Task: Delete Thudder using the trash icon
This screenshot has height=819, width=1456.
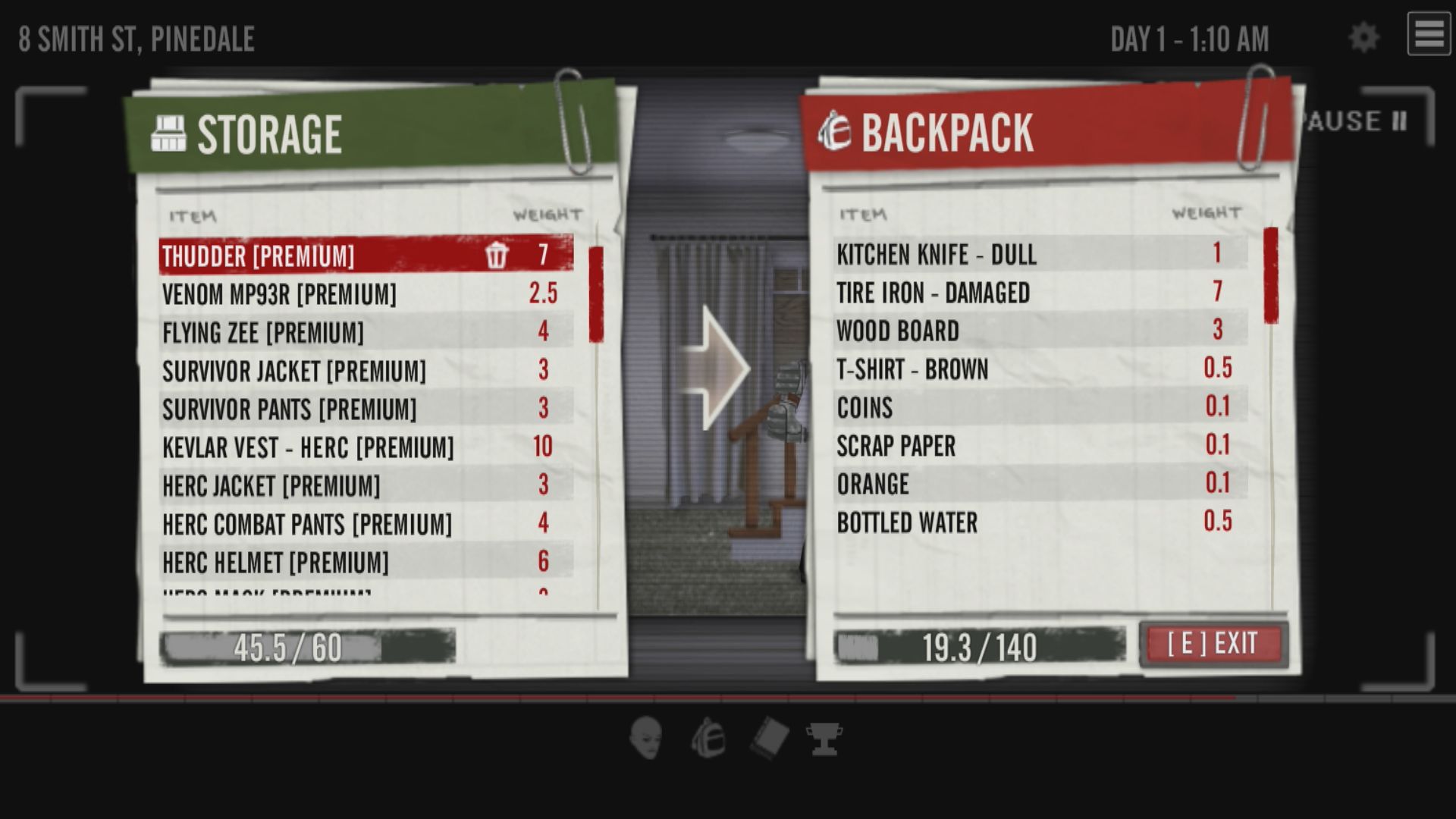Action: point(497,255)
